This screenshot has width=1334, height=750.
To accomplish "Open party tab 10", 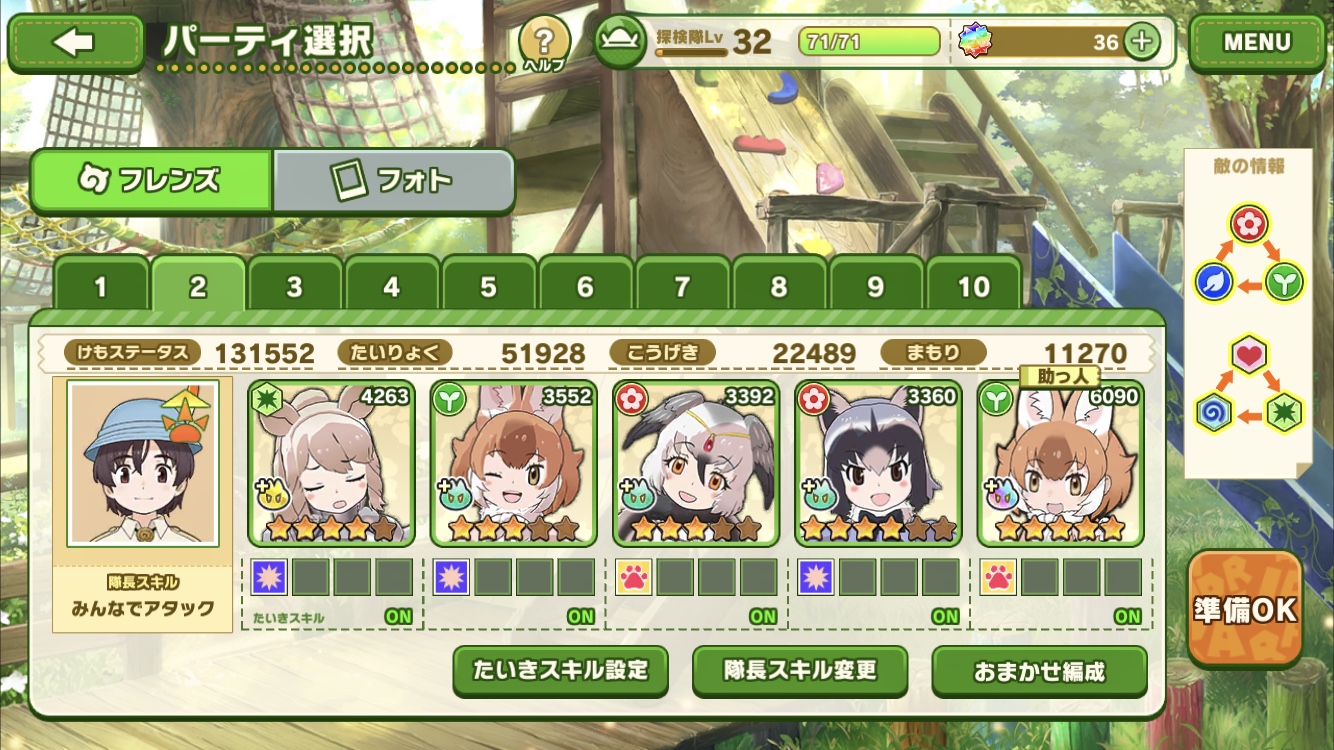I will (973, 287).
